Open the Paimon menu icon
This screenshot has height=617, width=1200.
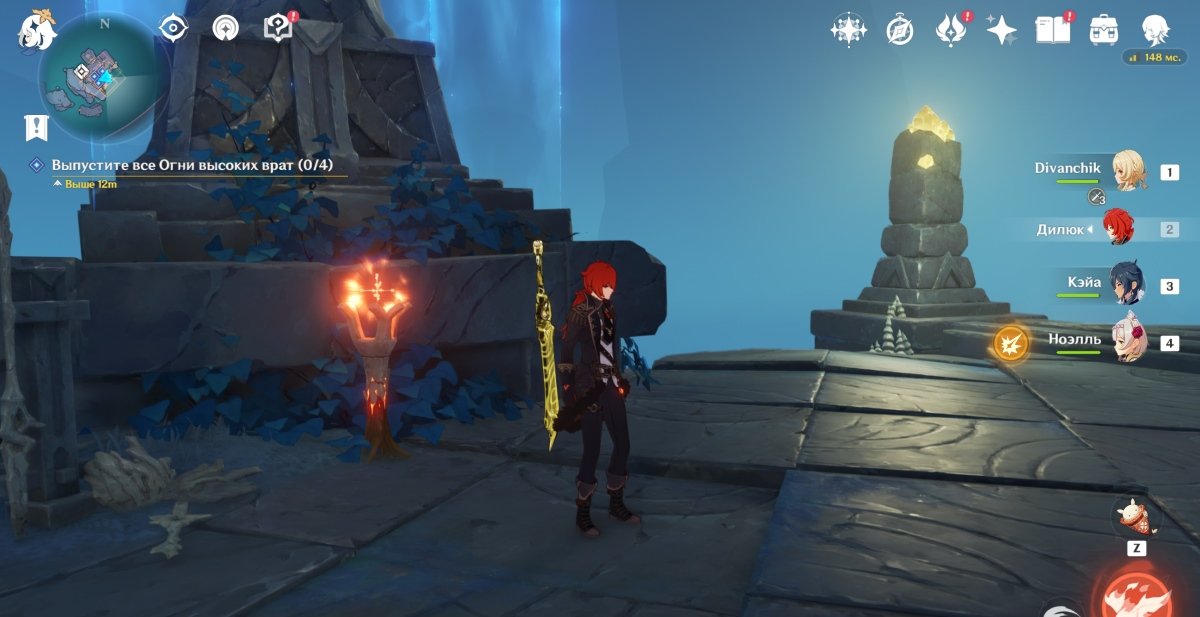(x=36, y=30)
